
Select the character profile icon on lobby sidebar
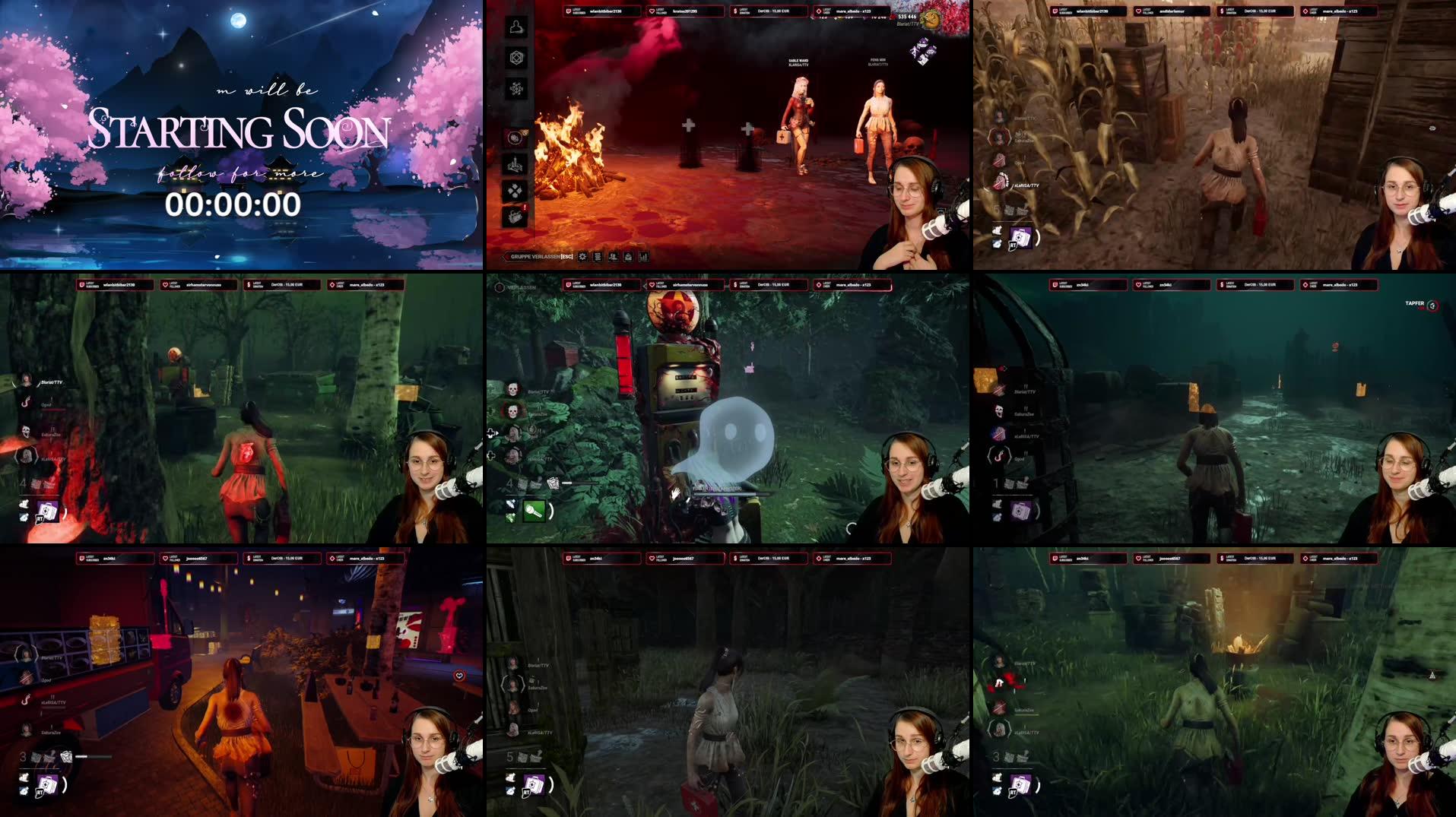515,28
